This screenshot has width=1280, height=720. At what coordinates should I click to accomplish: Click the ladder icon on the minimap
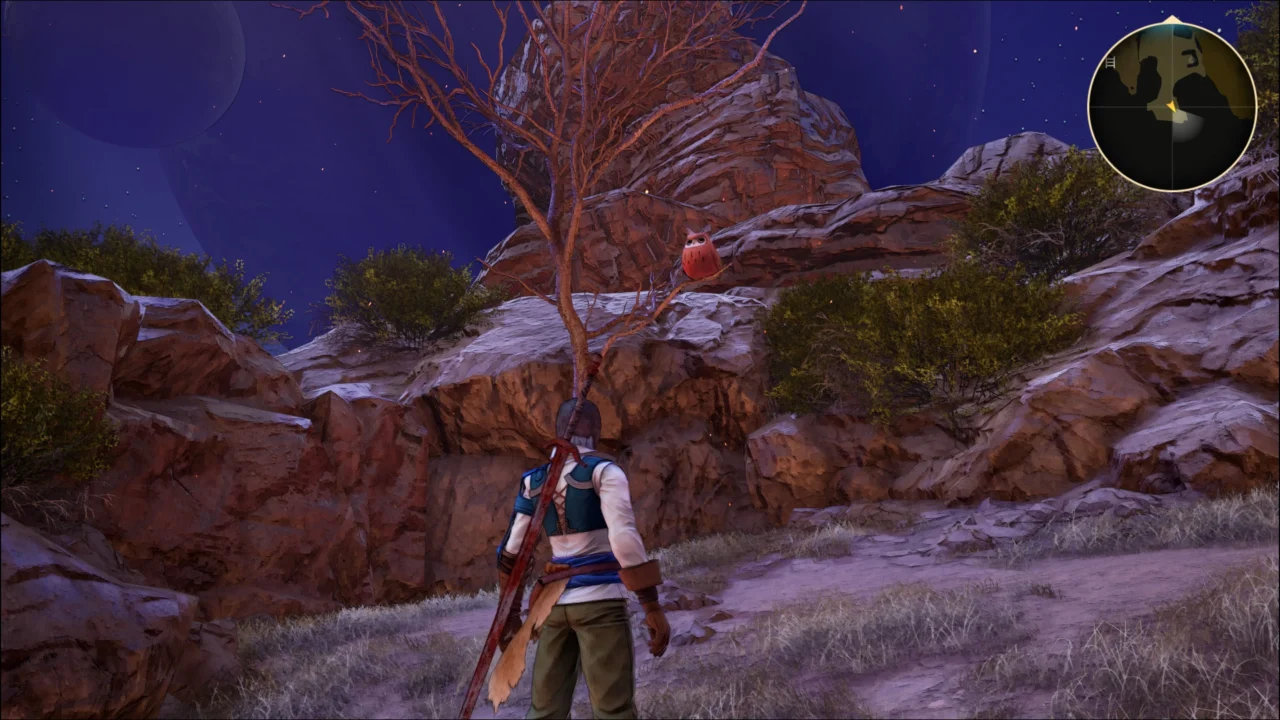pos(1111,62)
